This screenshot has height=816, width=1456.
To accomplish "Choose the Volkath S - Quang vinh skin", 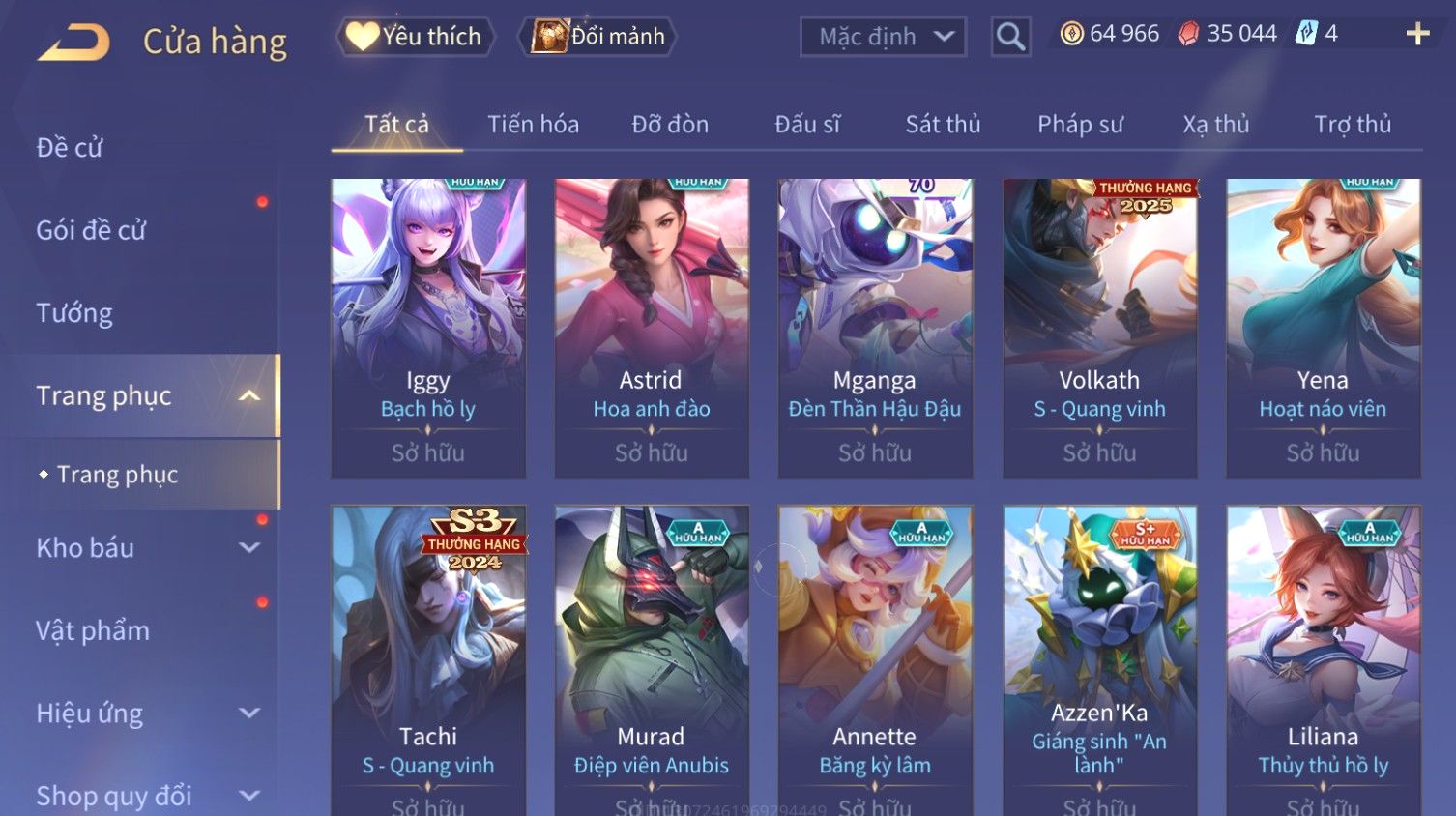I will [x=1099, y=327].
